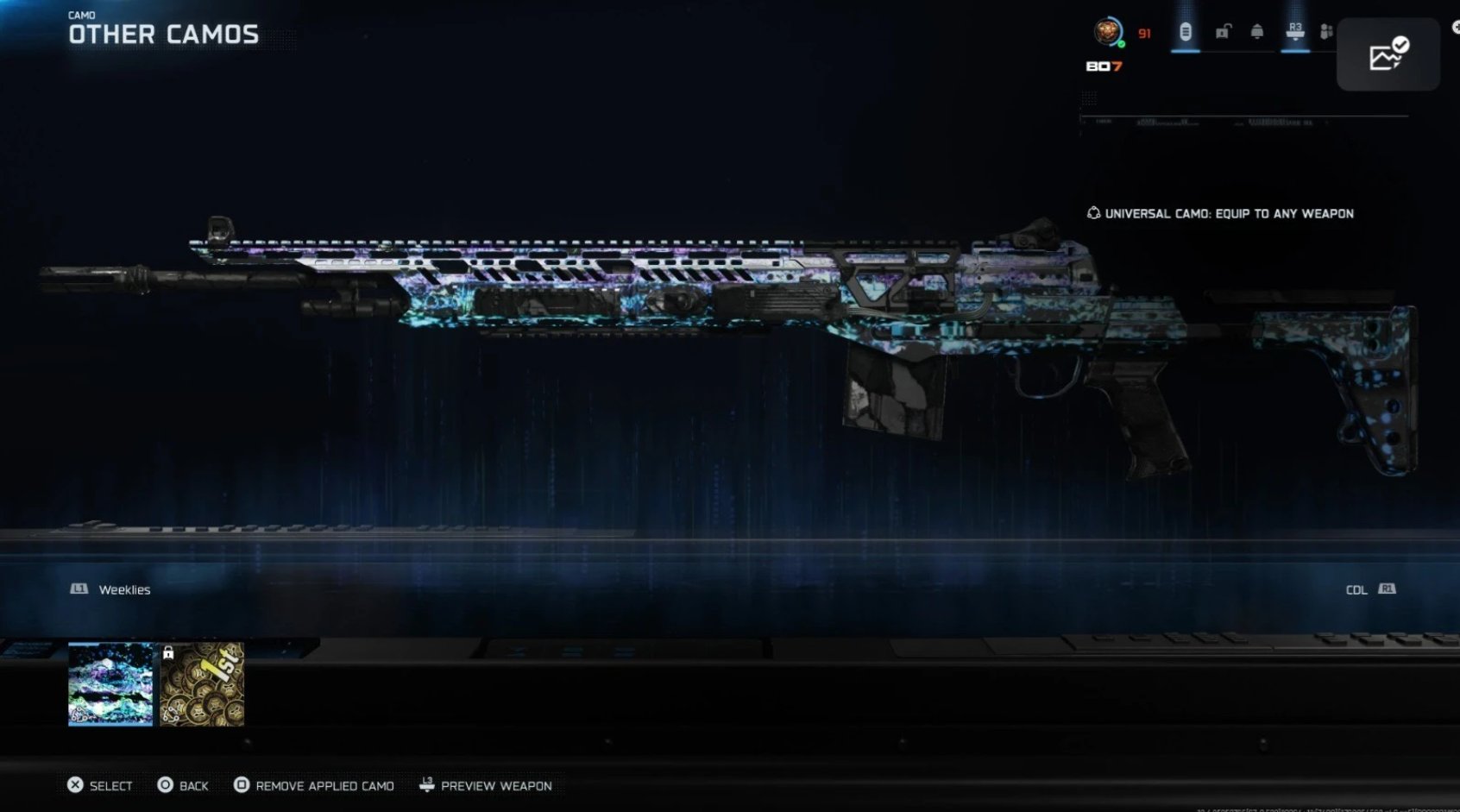Open the social party icon
1460x812 pixels.
[1325, 30]
